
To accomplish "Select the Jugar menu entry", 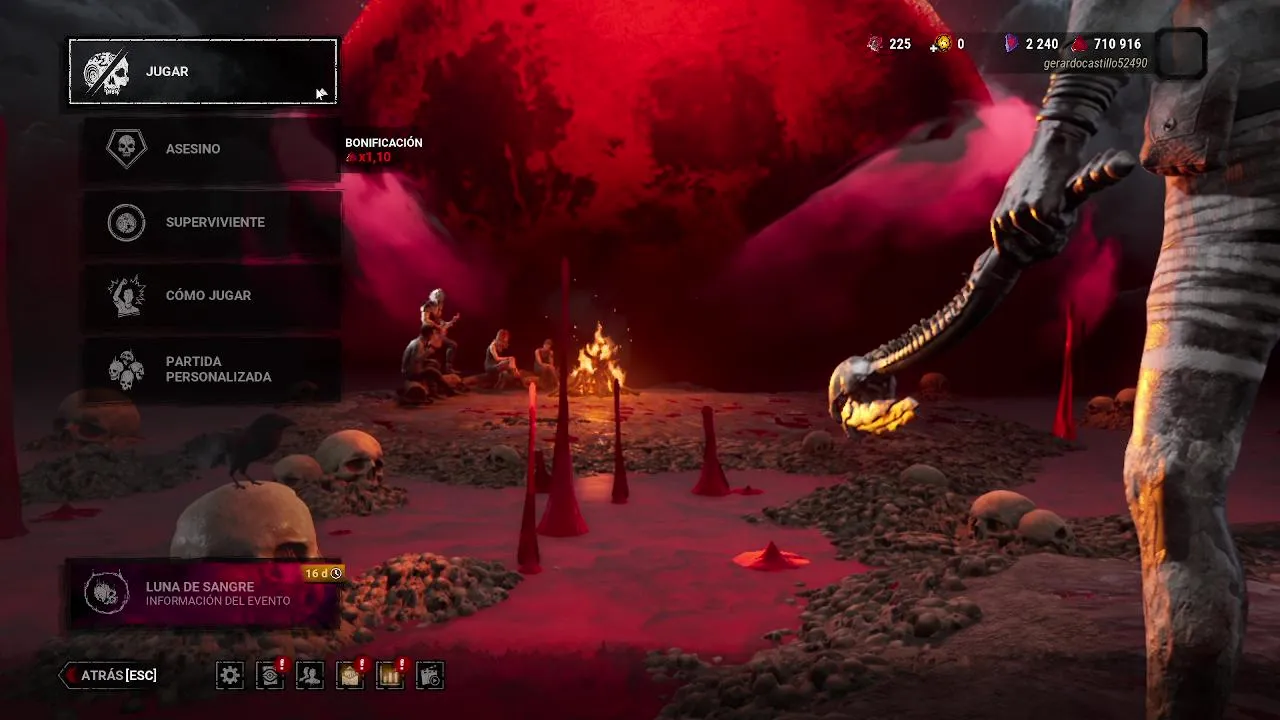I will [x=202, y=72].
